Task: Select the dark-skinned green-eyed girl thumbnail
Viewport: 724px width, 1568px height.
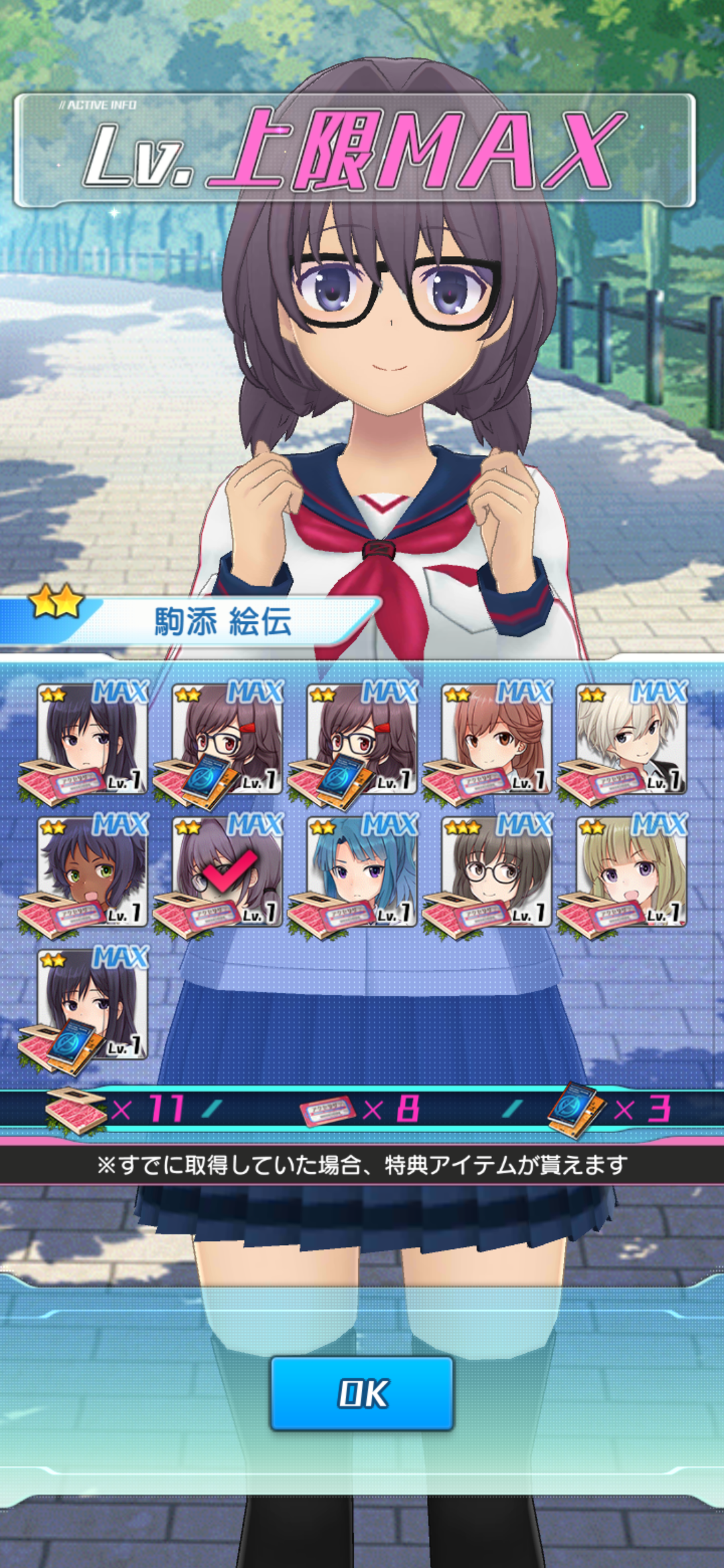Action: pyautogui.click(x=93, y=871)
